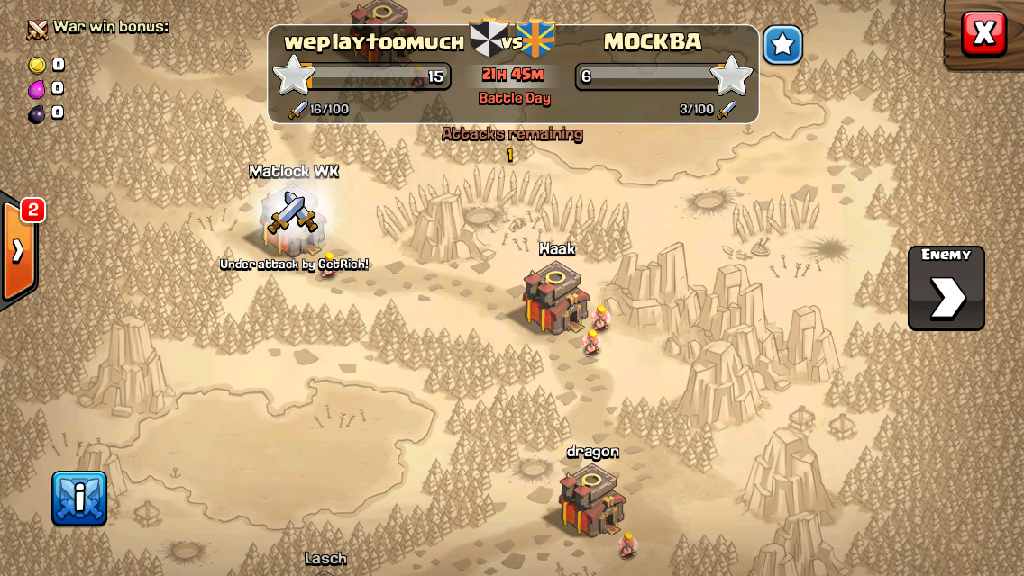Close the war map with the red X
This screenshot has height=576, width=1024.
pyautogui.click(x=984, y=33)
